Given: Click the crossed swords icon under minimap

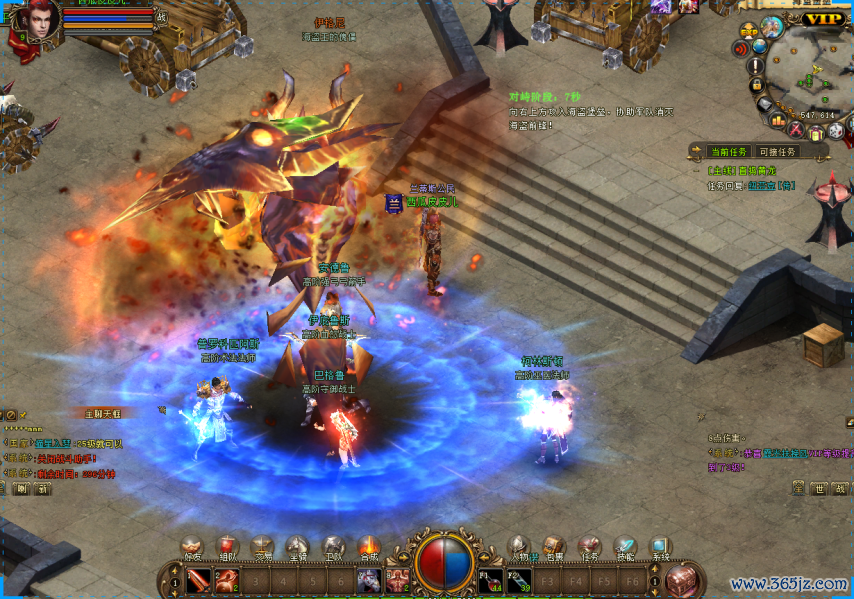Looking at the screenshot, I should point(796,130).
